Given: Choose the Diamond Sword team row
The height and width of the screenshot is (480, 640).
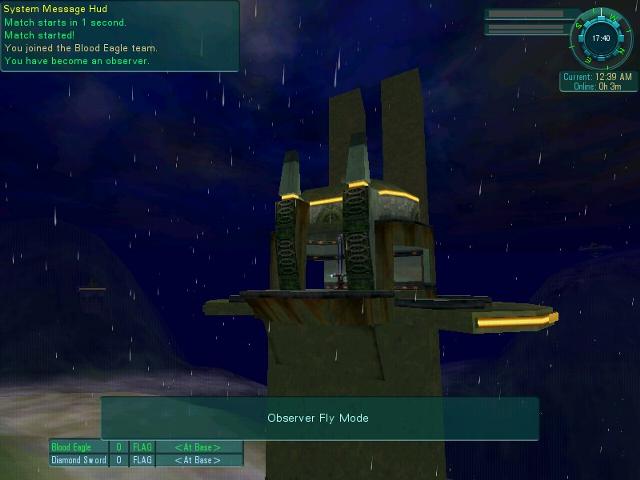Looking at the screenshot, I should (146, 460).
